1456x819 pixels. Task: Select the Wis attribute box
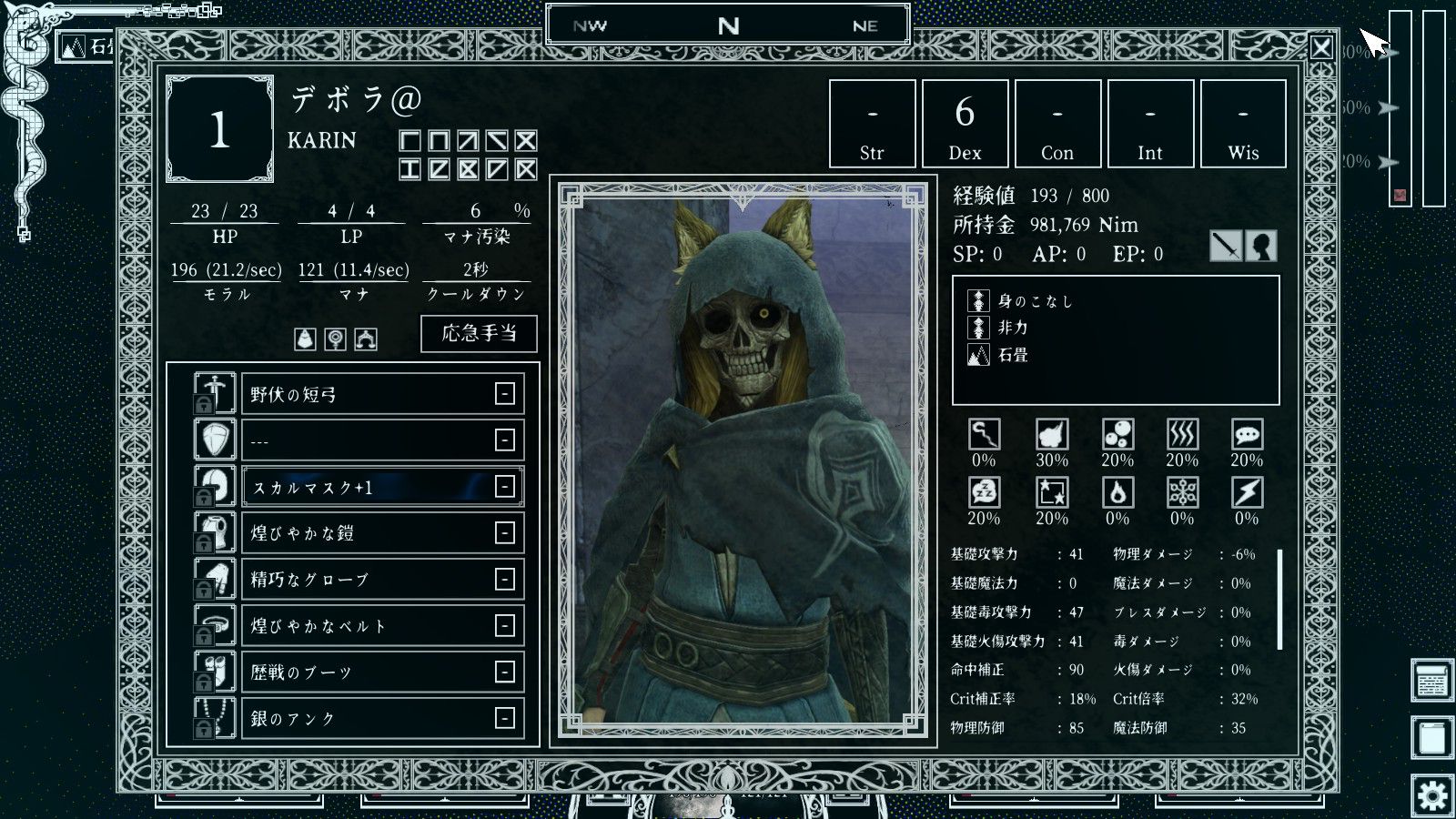1243,124
